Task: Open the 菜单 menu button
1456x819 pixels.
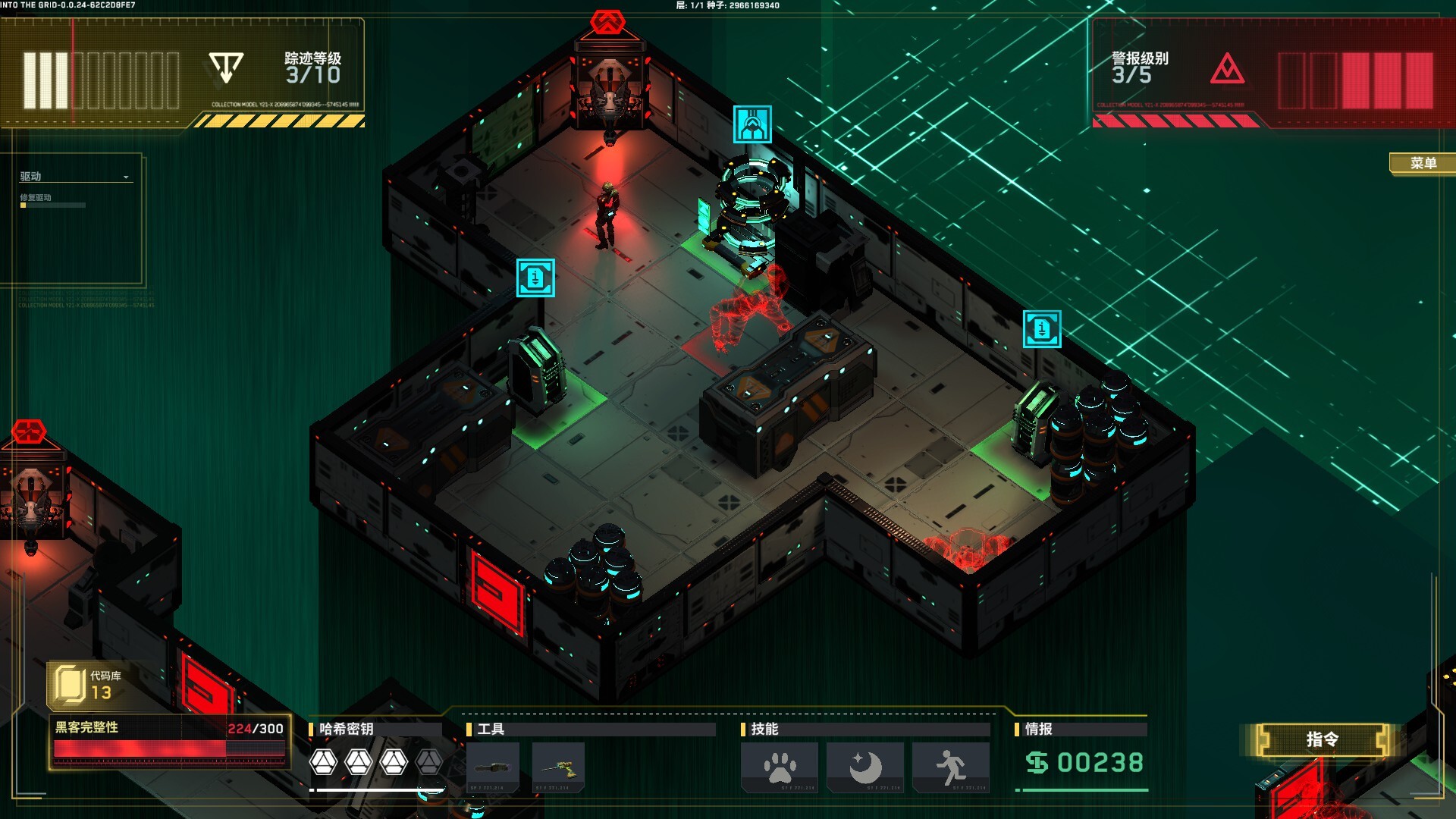Action: click(x=1423, y=163)
